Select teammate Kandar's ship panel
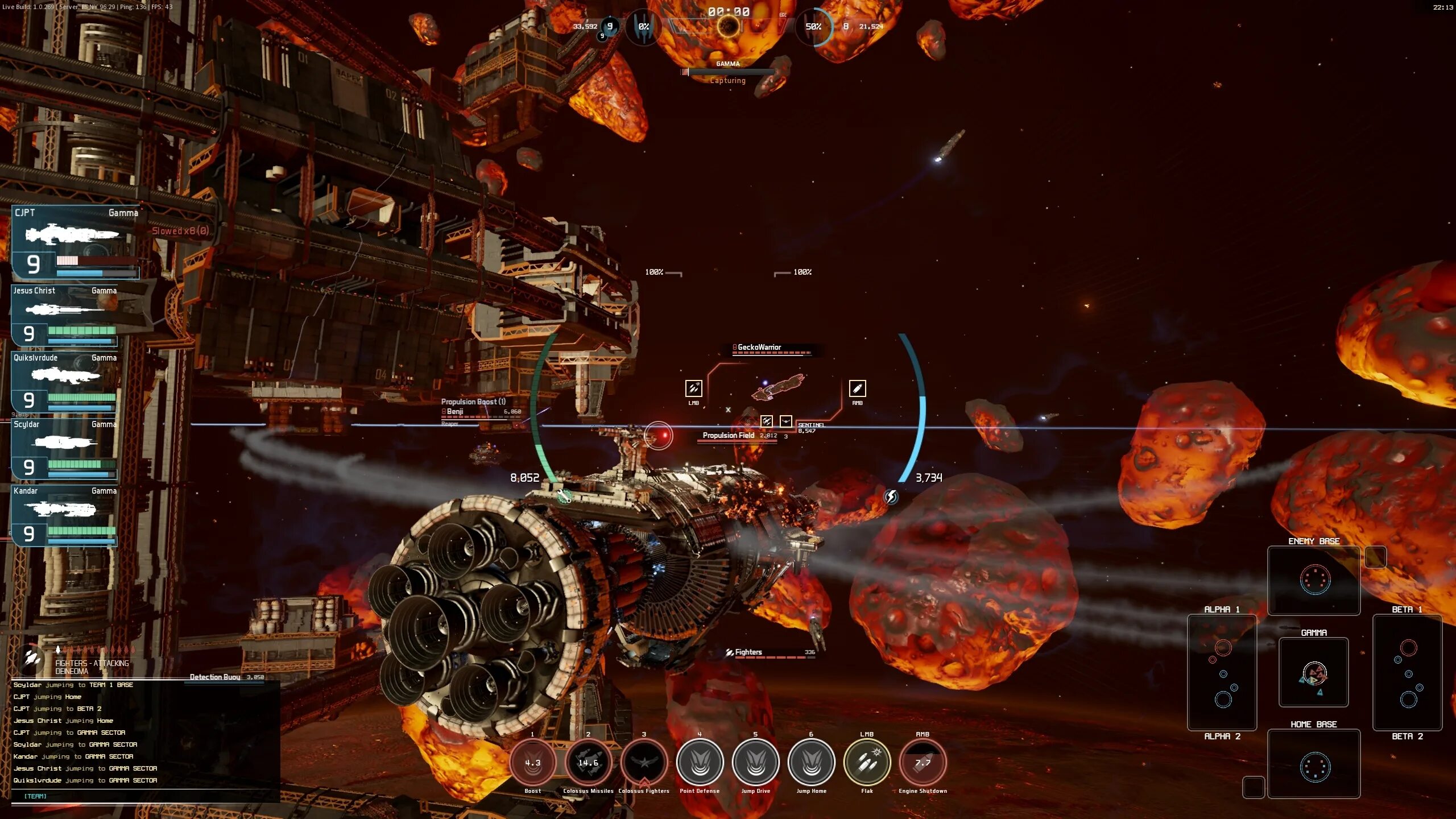Viewport: 1456px width, 819px height. click(65, 516)
